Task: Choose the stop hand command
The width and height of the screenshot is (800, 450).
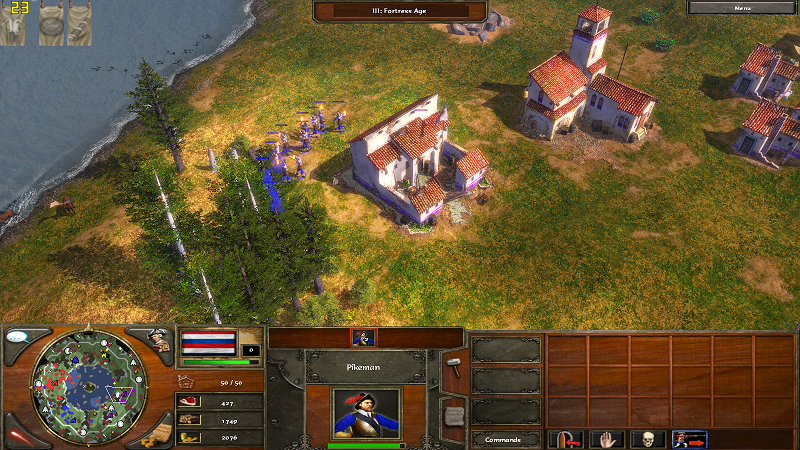Action: pos(608,439)
